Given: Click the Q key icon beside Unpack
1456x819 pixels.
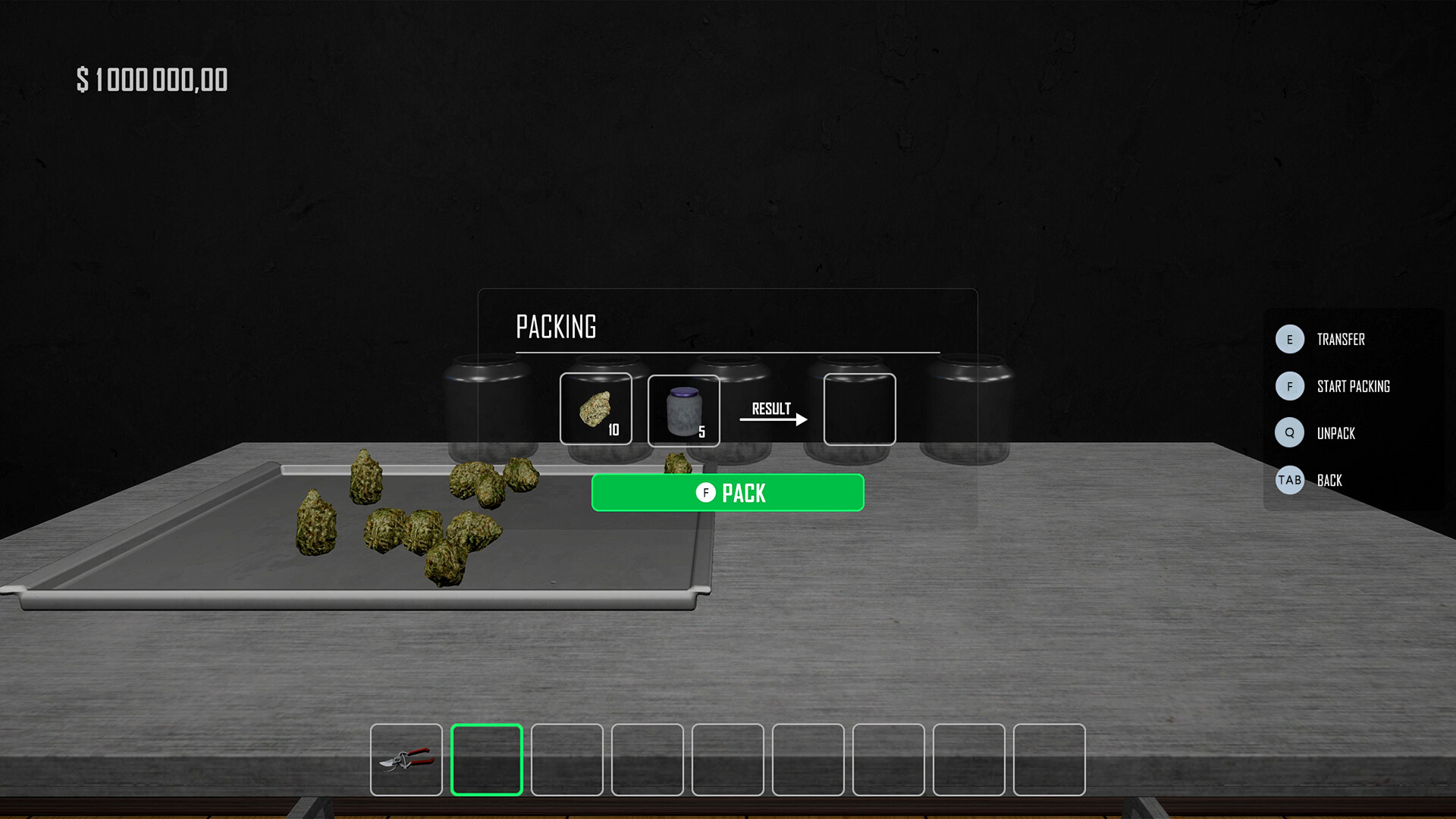Looking at the screenshot, I should (x=1289, y=433).
